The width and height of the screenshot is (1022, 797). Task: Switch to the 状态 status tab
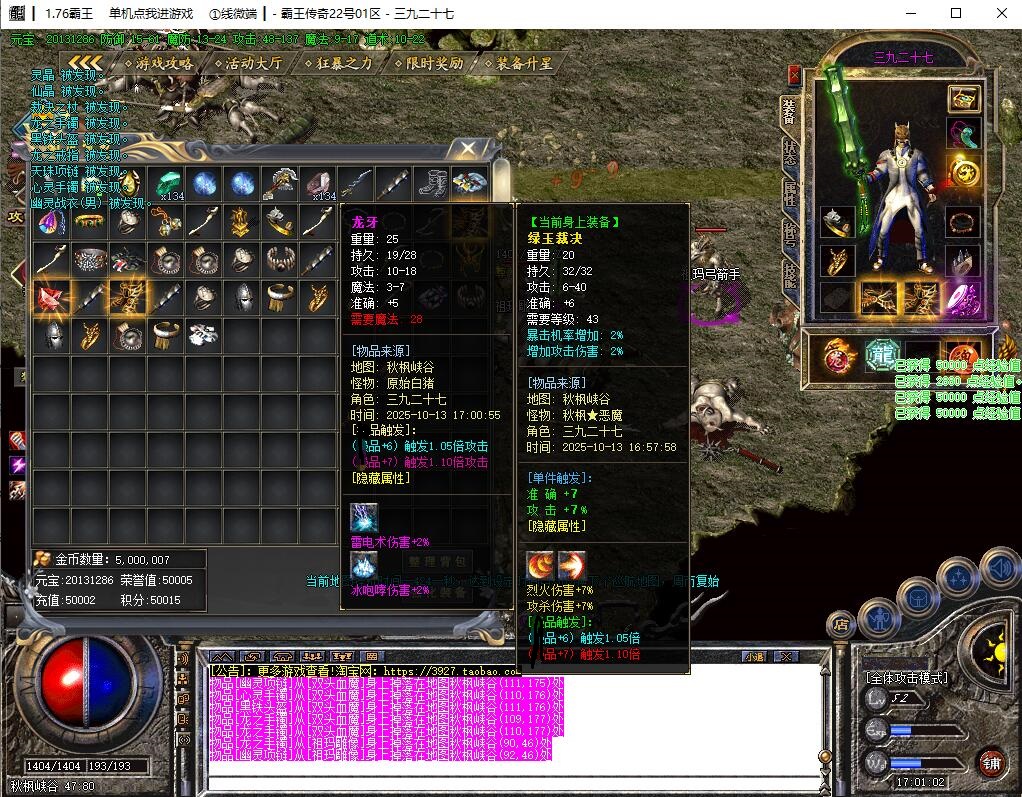pyautogui.click(x=790, y=151)
